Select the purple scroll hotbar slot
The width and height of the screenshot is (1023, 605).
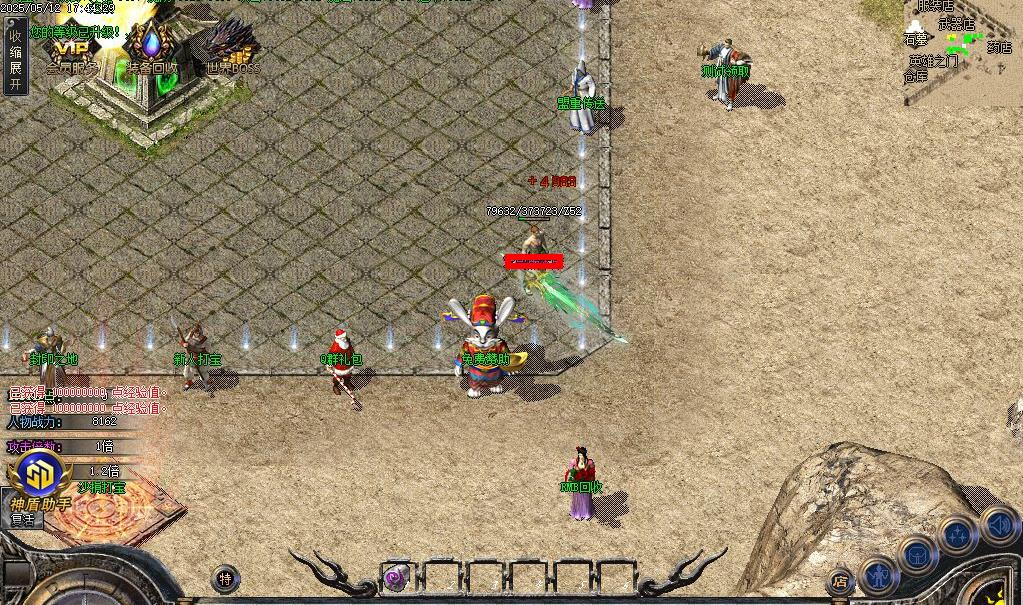(x=397, y=576)
